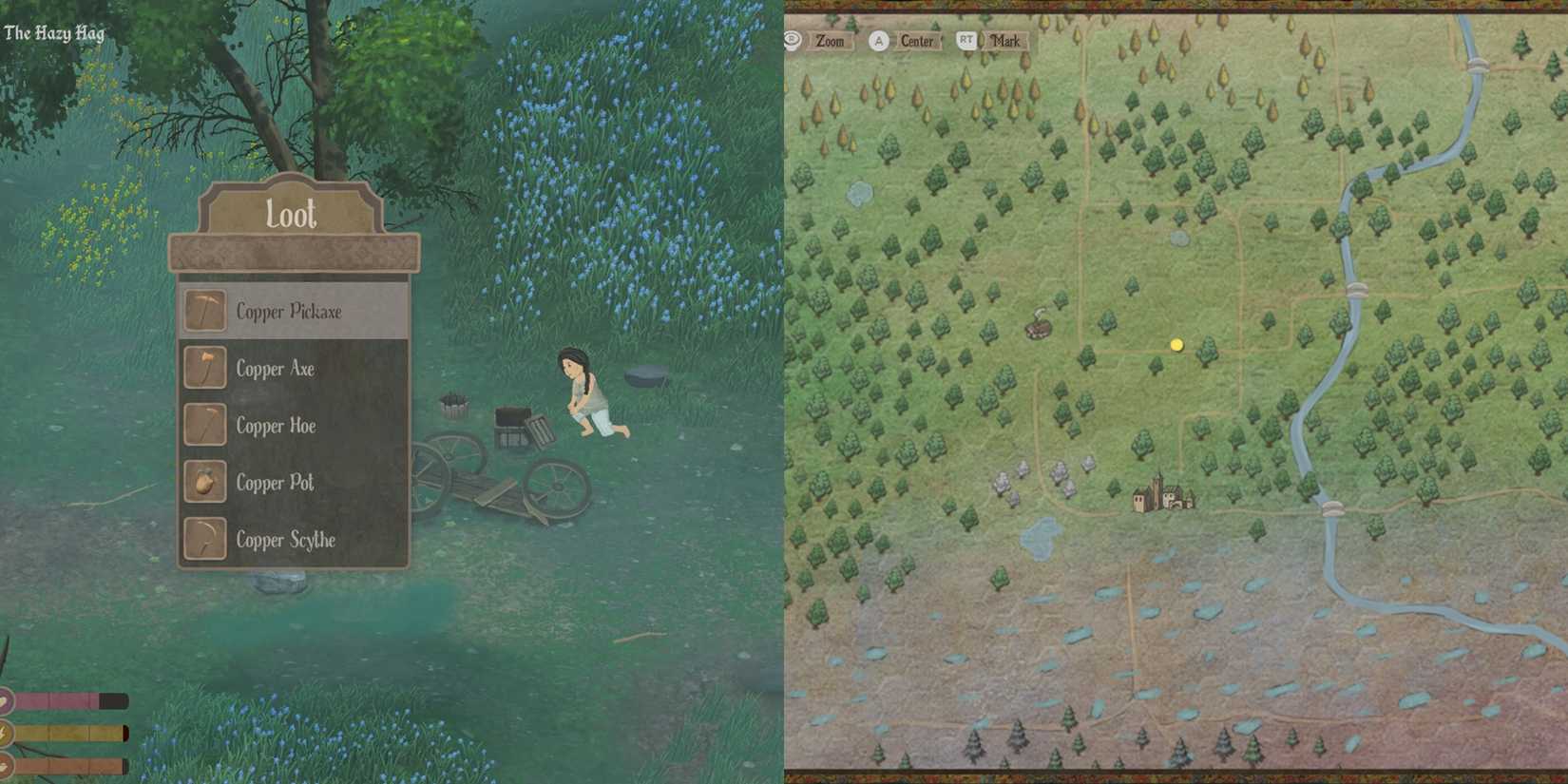Click the Copper Axe icon
The height and width of the screenshot is (784, 1568).
point(203,369)
